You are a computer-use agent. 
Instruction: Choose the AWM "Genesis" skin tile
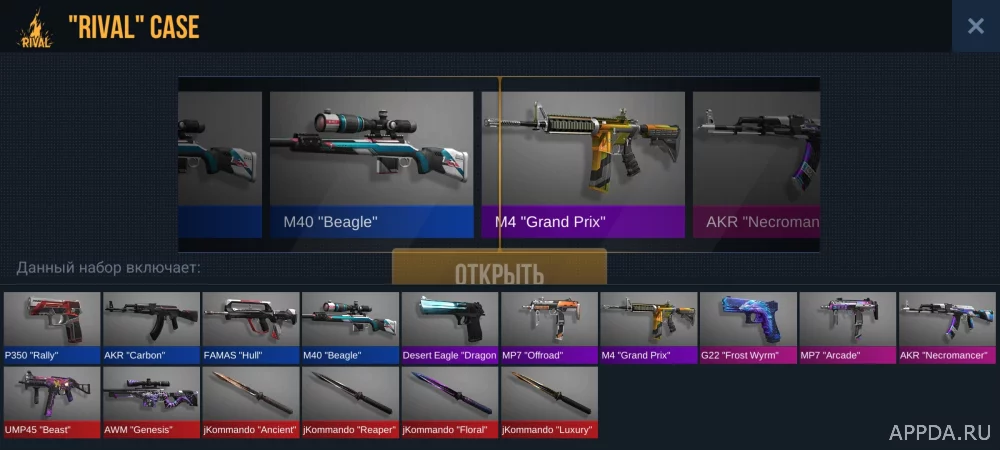pyautogui.click(x=151, y=401)
